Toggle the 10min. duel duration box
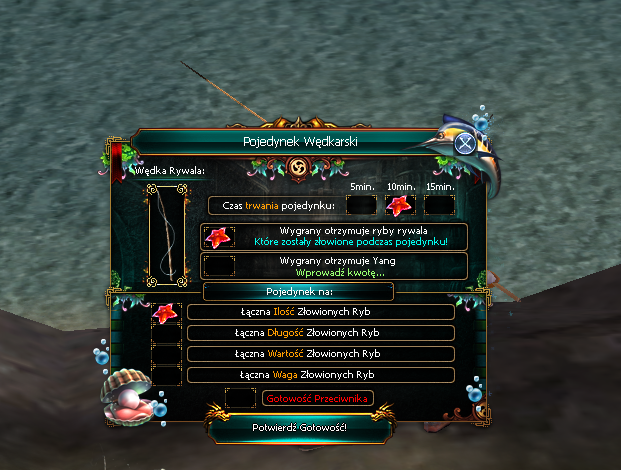This screenshot has width=621, height=470. click(399, 205)
